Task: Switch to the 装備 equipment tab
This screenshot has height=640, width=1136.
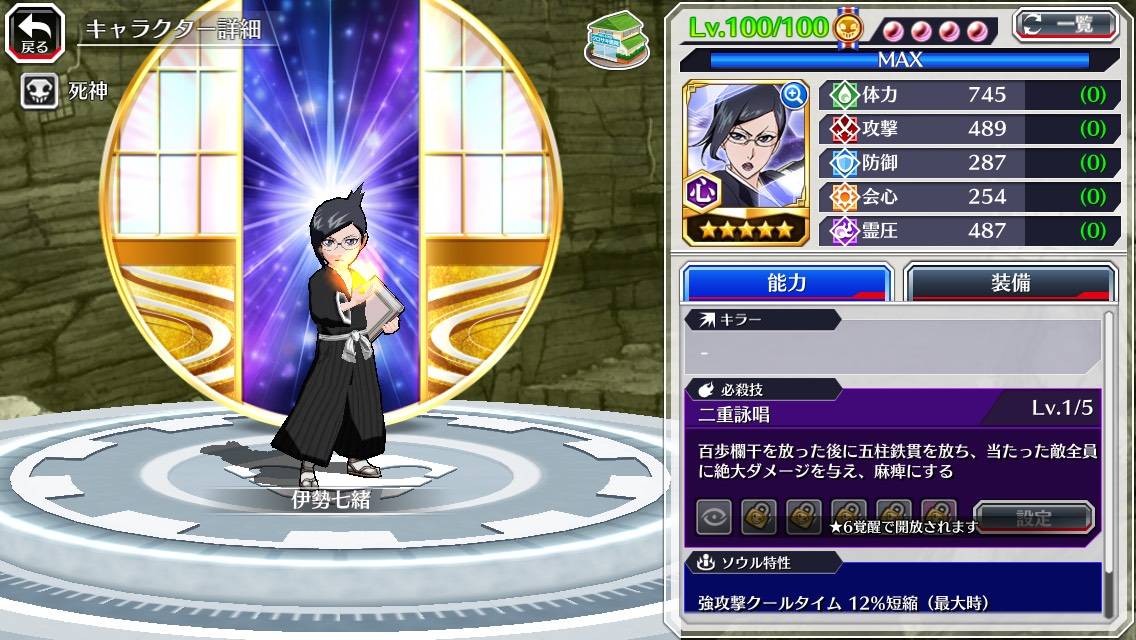Action: click(1010, 282)
